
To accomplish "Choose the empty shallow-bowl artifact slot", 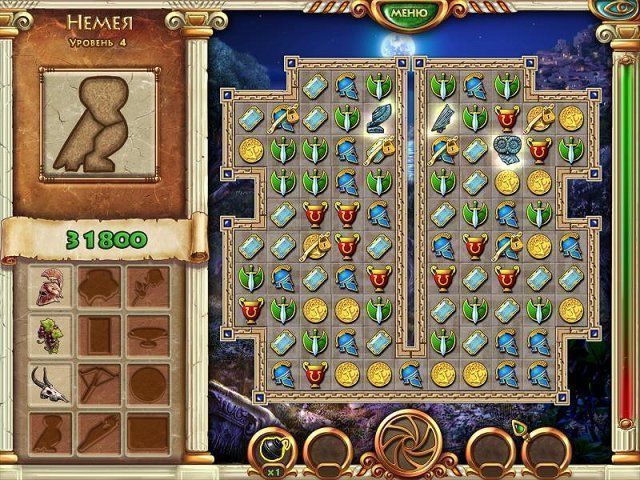I will (x=150, y=332).
